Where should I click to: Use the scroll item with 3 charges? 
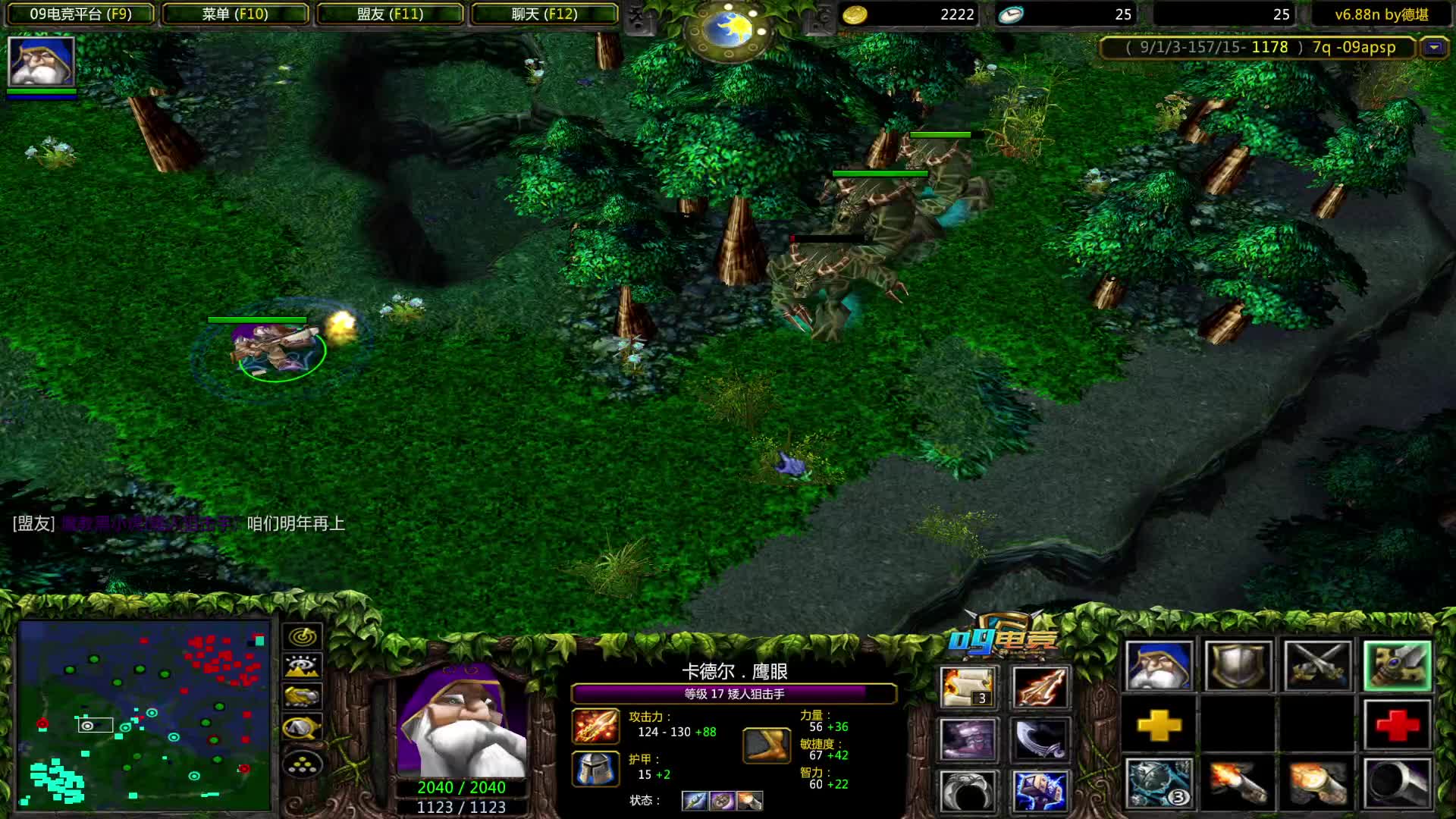pyautogui.click(x=968, y=687)
